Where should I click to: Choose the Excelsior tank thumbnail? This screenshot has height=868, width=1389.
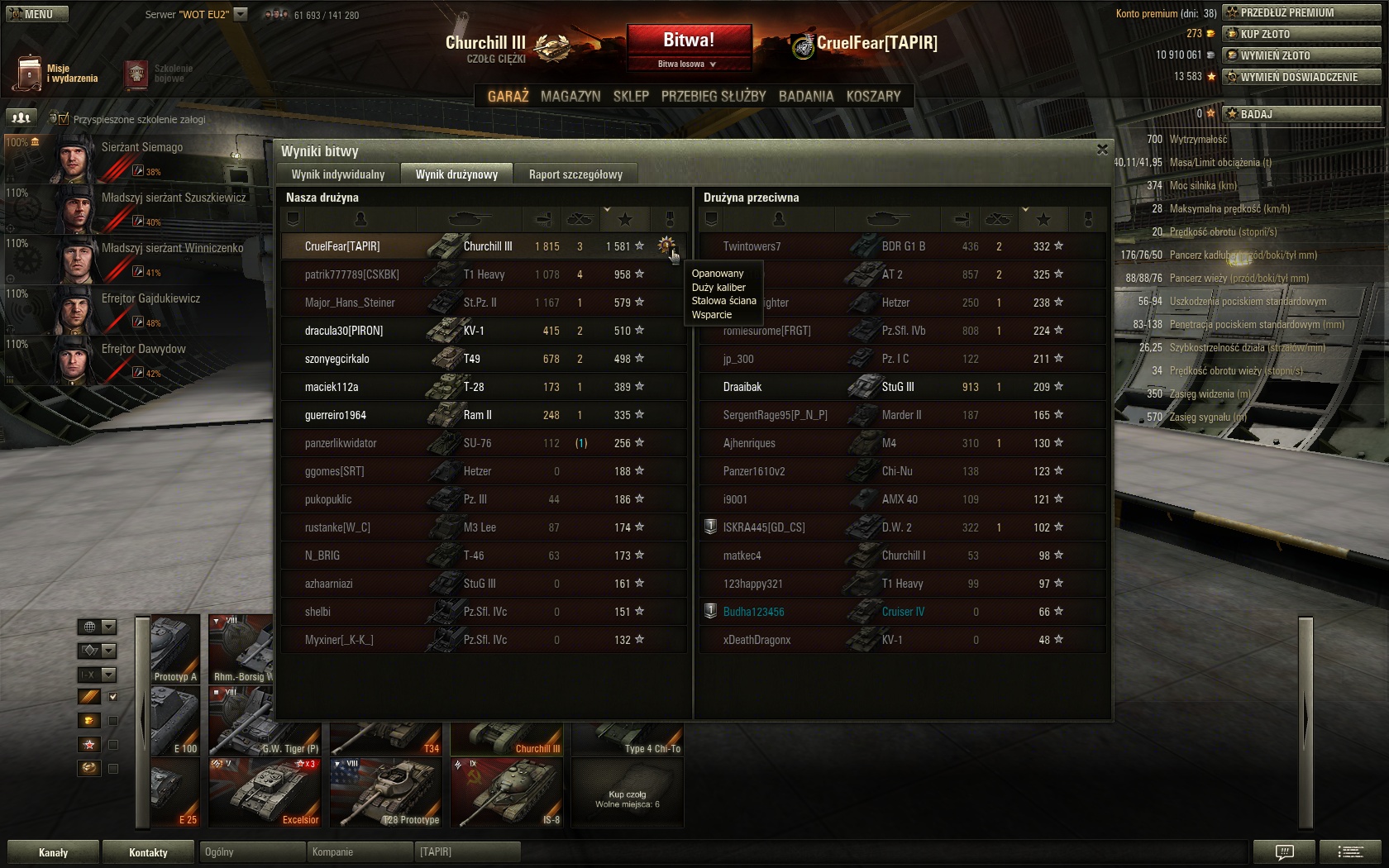(265, 792)
